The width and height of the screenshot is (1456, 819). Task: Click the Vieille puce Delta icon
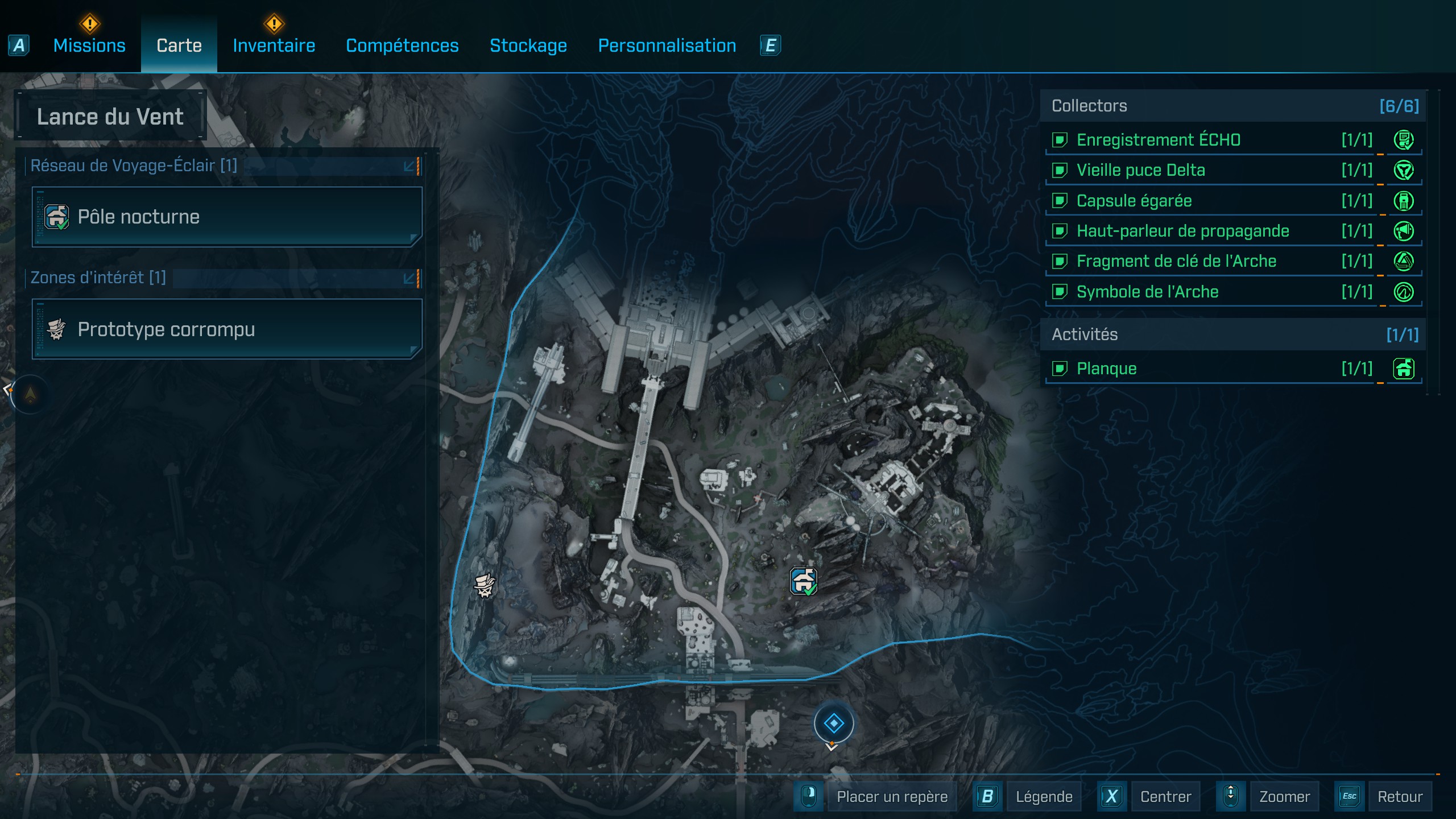click(1404, 170)
